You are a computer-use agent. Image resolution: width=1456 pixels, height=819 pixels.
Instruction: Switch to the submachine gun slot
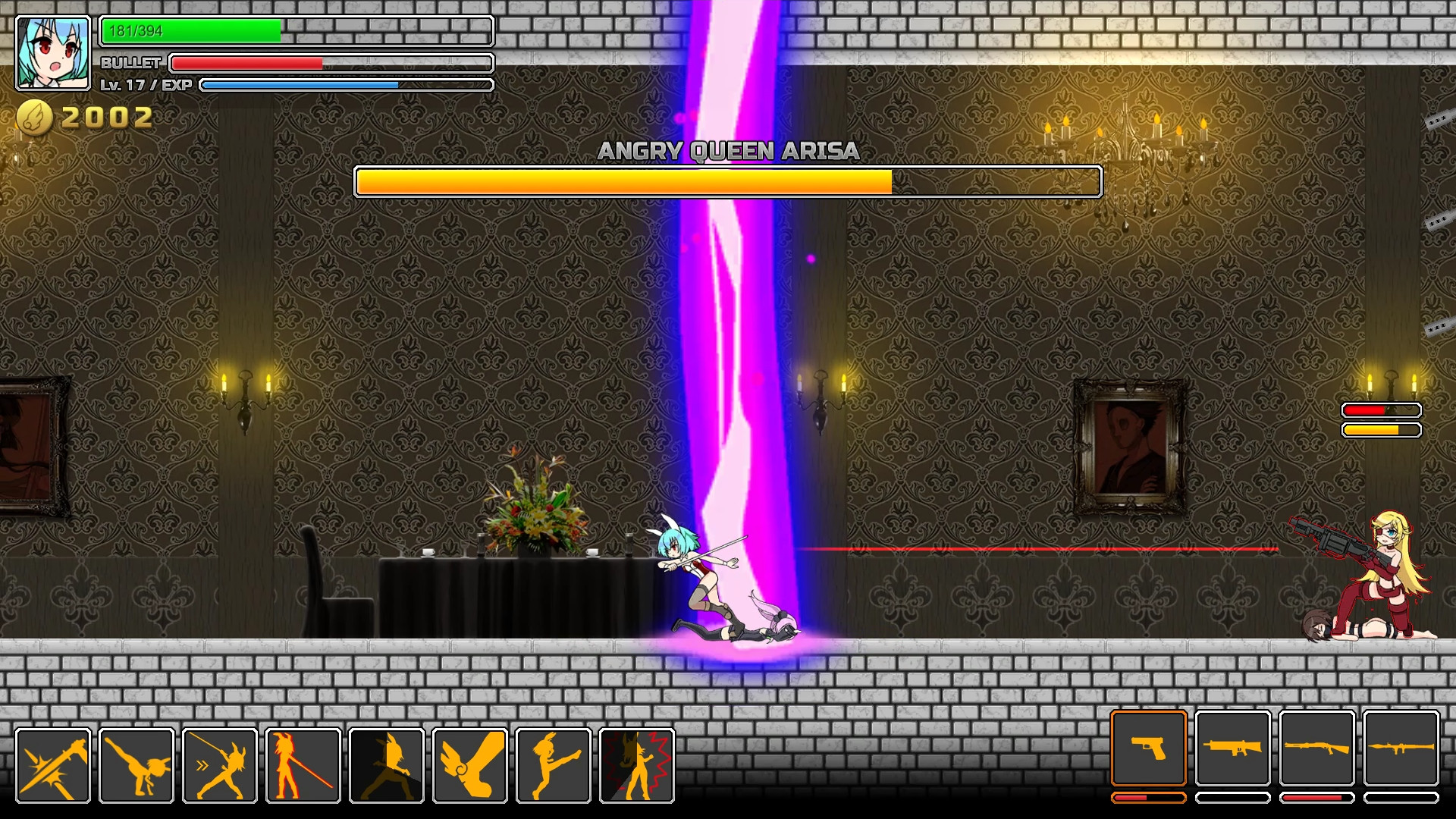[1233, 748]
